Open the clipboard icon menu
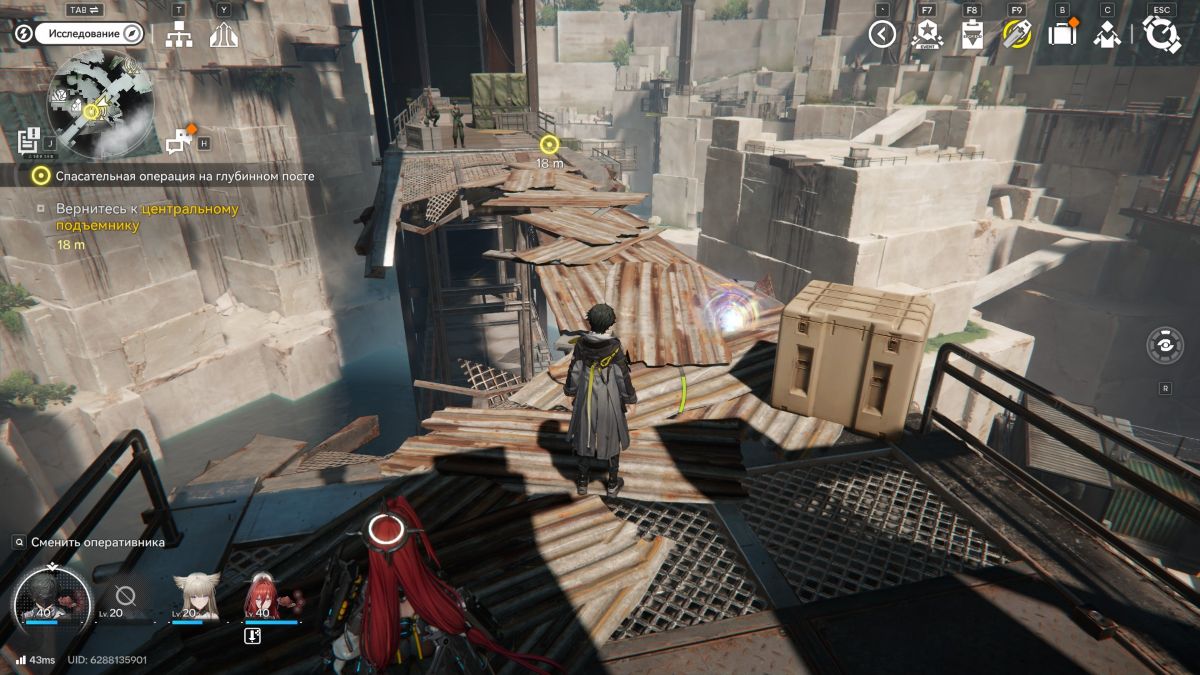Image resolution: width=1200 pixels, height=675 pixels. point(972,35)
